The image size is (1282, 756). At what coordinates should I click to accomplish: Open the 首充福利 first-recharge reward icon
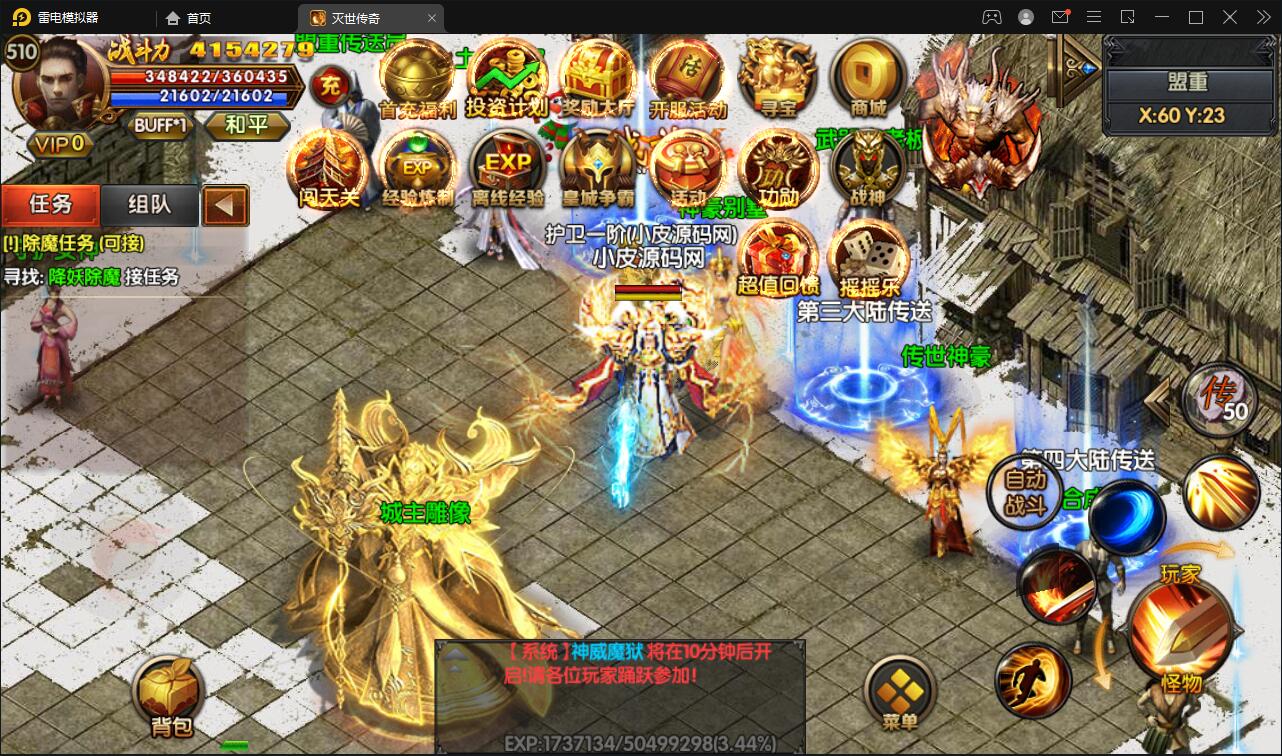[x=417, y=78]
